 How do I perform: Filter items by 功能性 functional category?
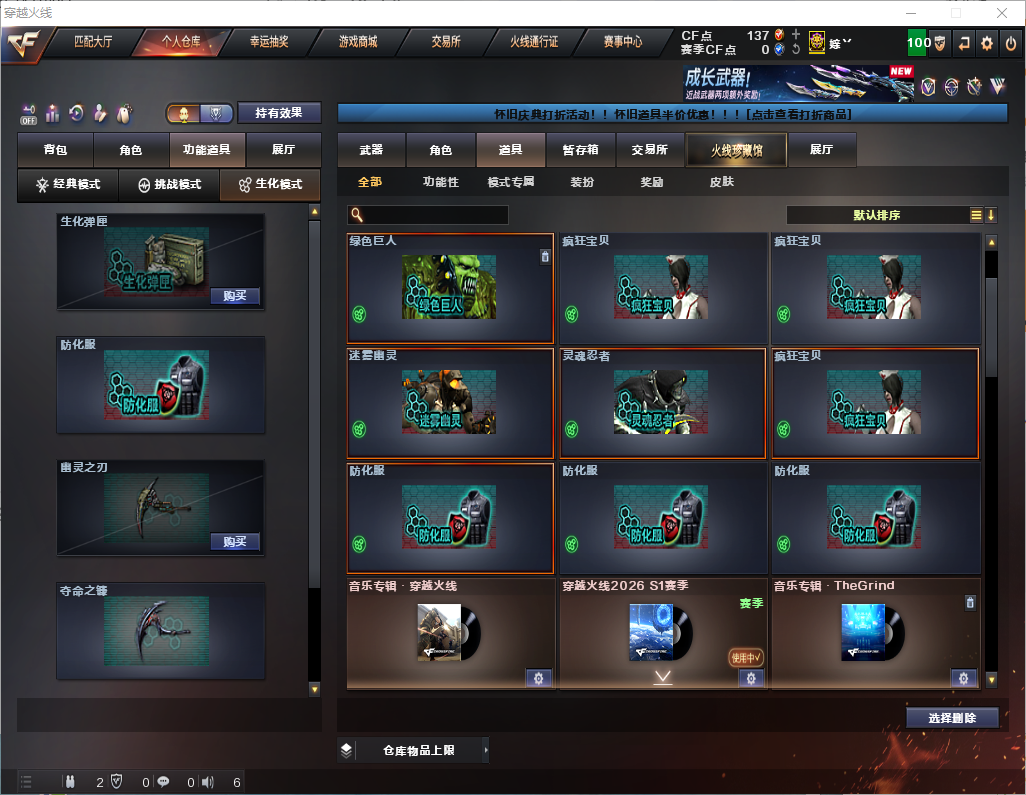point(440,182)
